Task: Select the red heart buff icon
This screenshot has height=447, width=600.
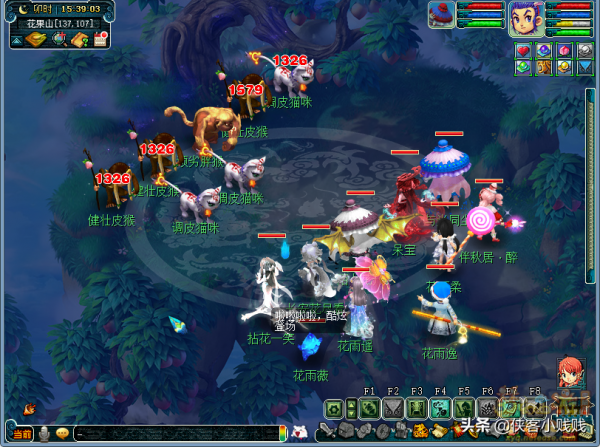Action: (522, 50)
